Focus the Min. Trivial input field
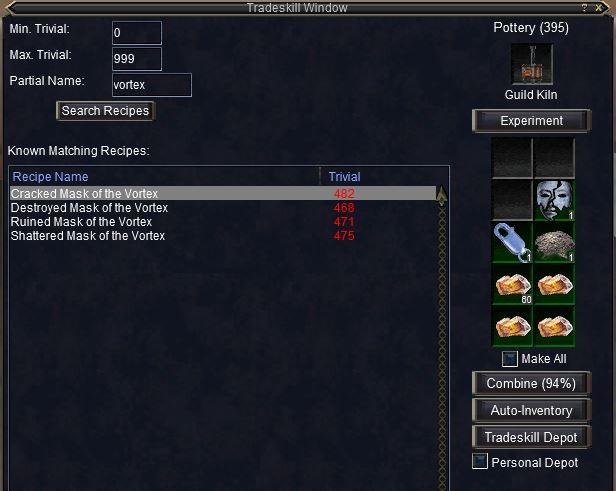The height and width of the screenshot is (491, 616). [130, 33]
